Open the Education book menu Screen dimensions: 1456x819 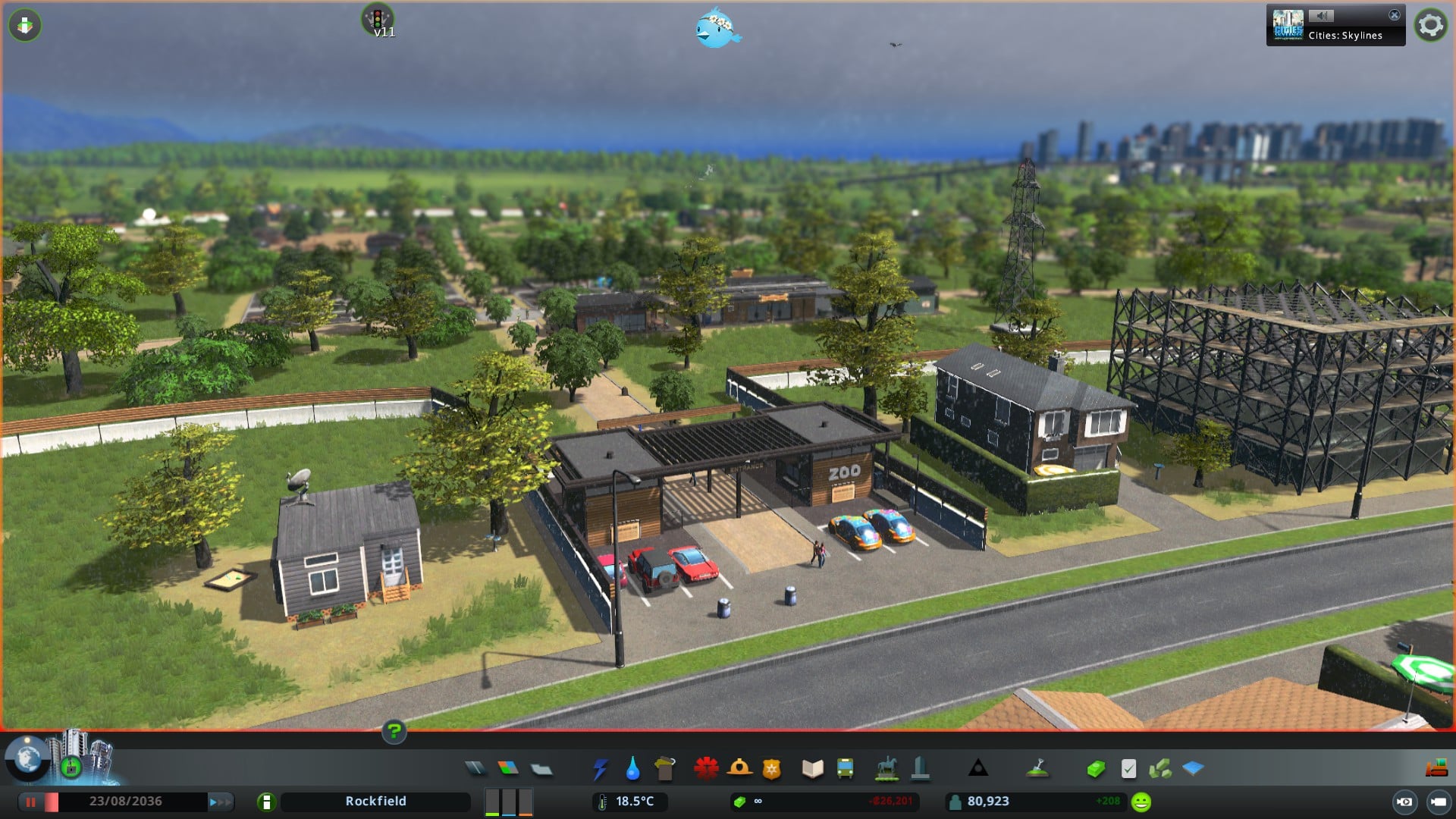pos(812,769)
